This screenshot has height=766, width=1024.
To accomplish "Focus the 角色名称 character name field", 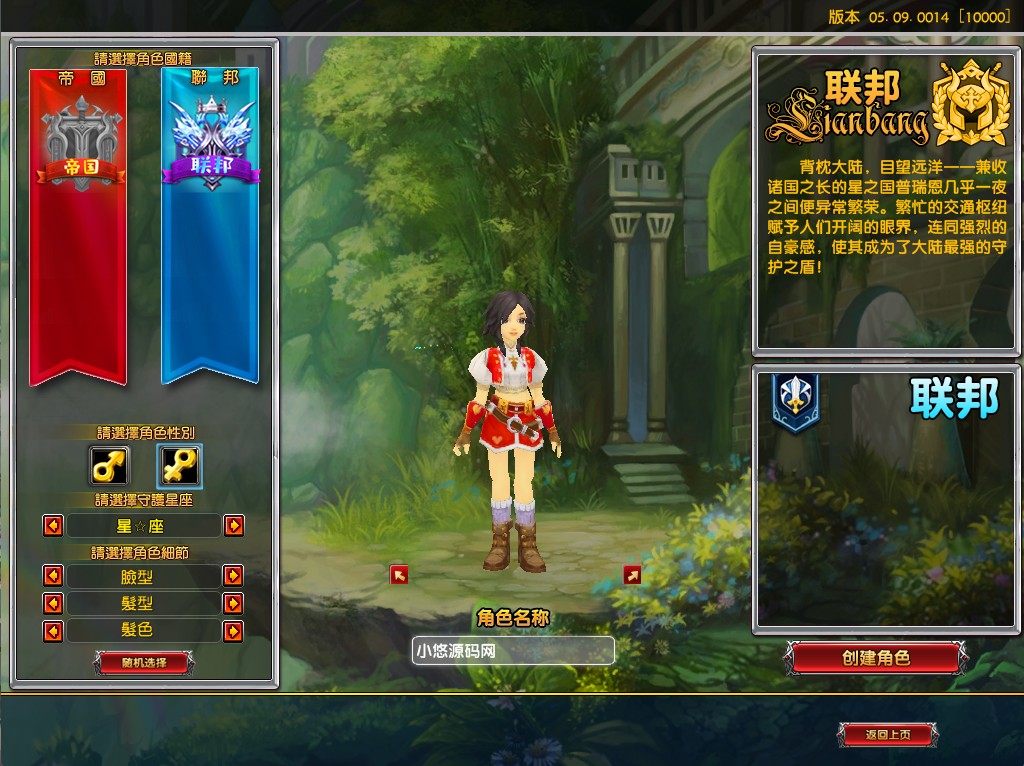I will [513, 651].
